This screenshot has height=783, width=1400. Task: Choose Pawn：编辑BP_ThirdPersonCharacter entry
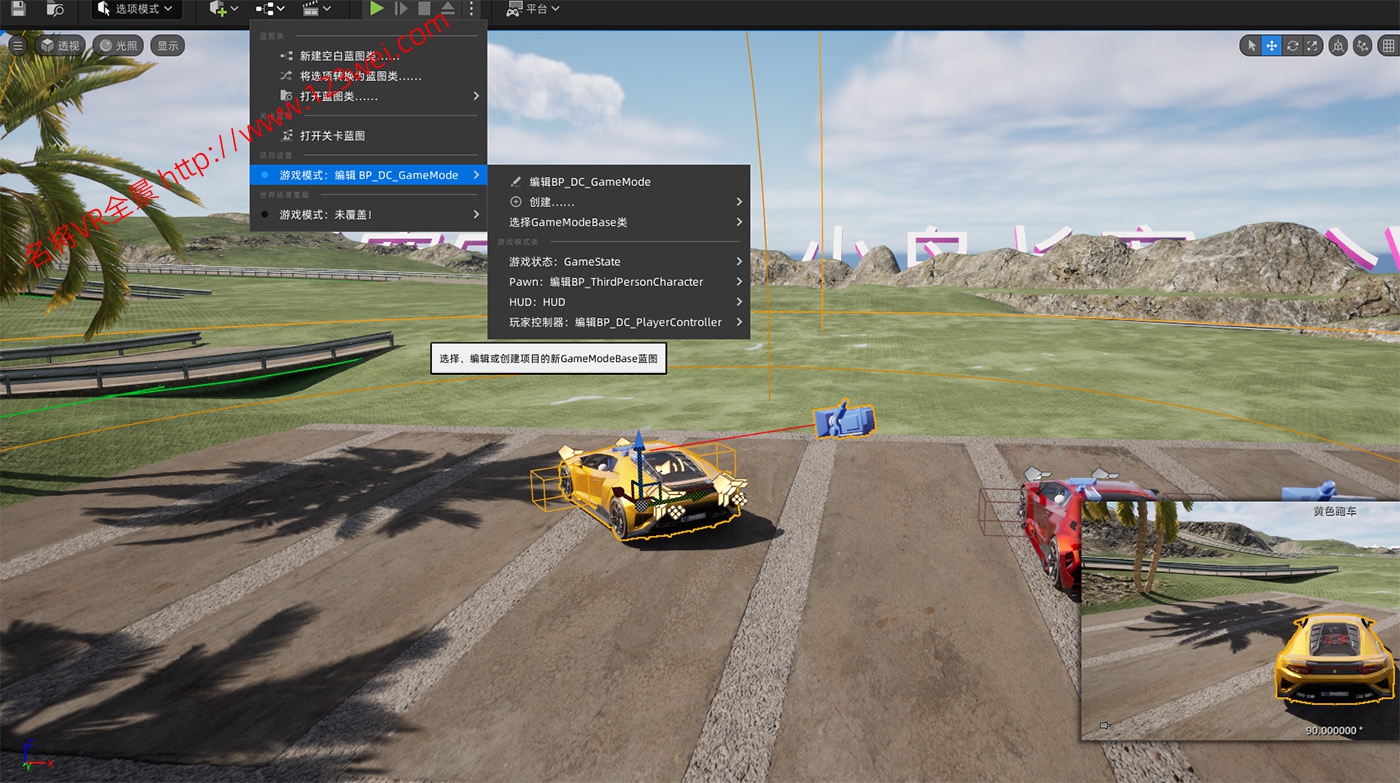pos(606,282)
